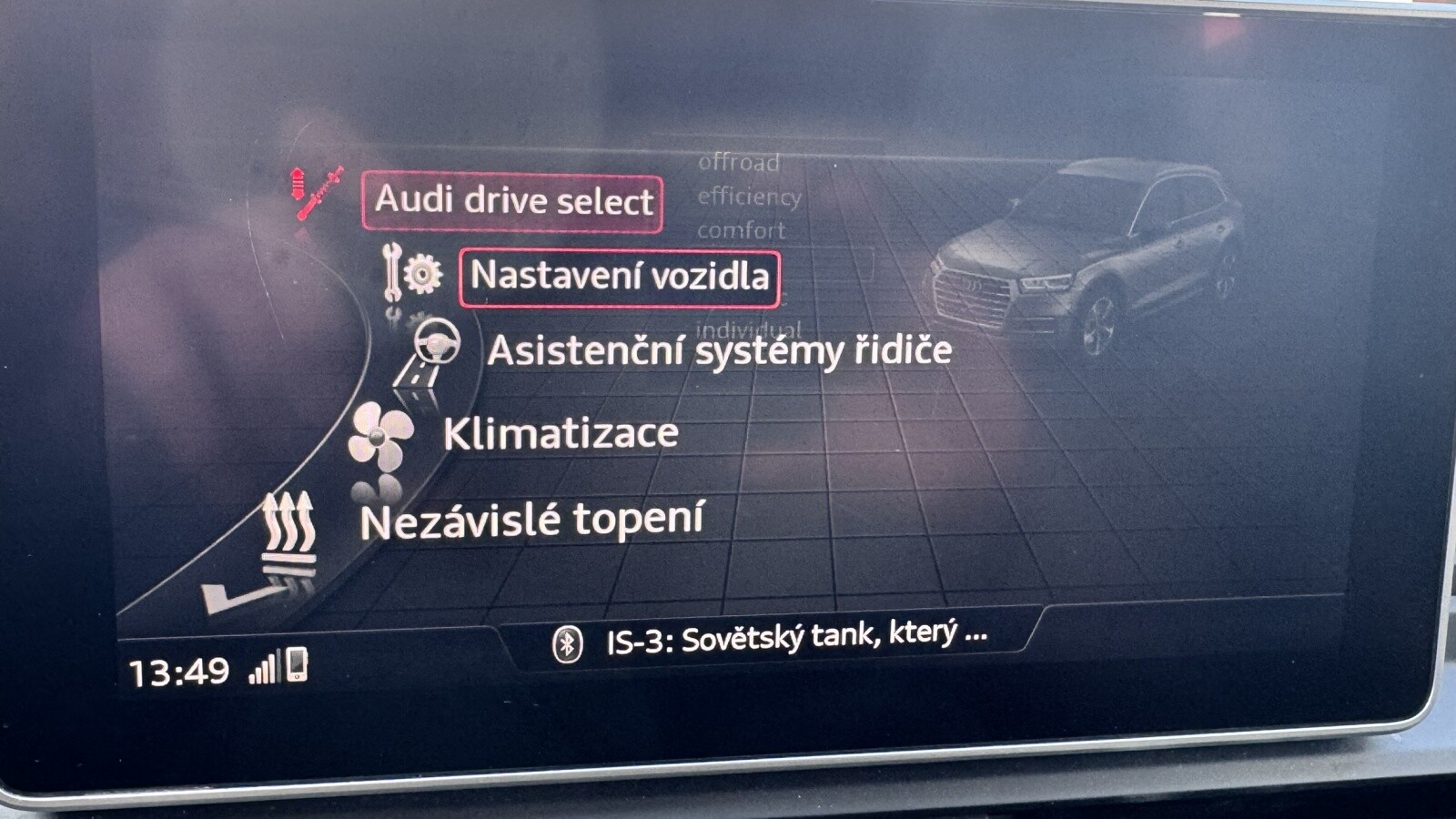Click the fan climate icon
This screenshot has width=1456, height=819.
coord(380,435)
